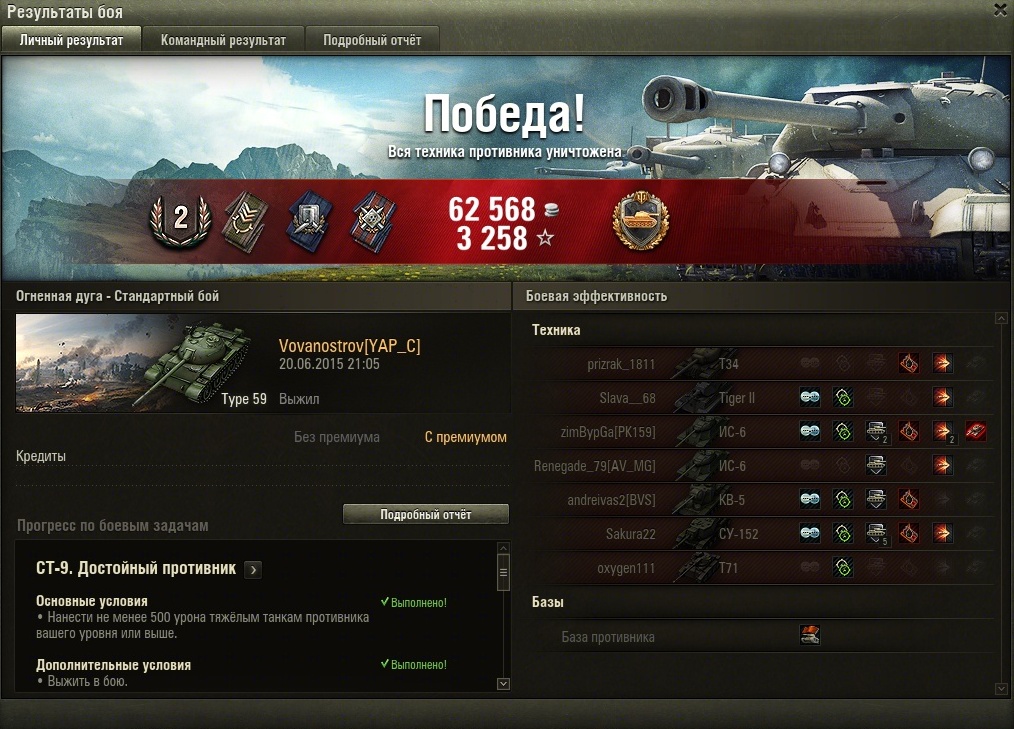Screen dimensions: 1014x729
Task: Click the Подробный отчёт button
Action: click(x=425, y=514)
